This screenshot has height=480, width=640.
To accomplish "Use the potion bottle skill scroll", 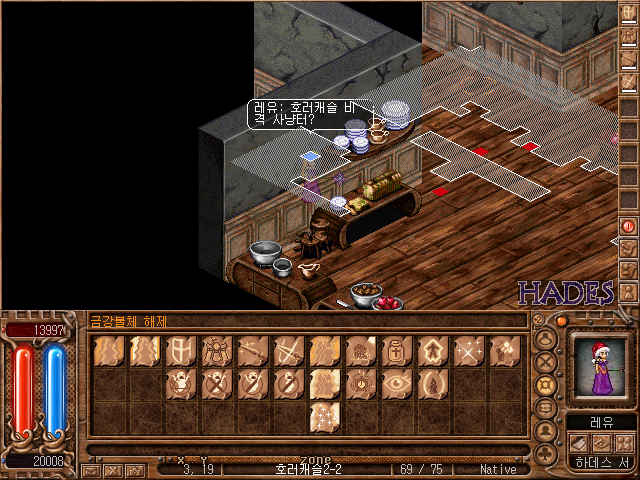I will 395,351.
